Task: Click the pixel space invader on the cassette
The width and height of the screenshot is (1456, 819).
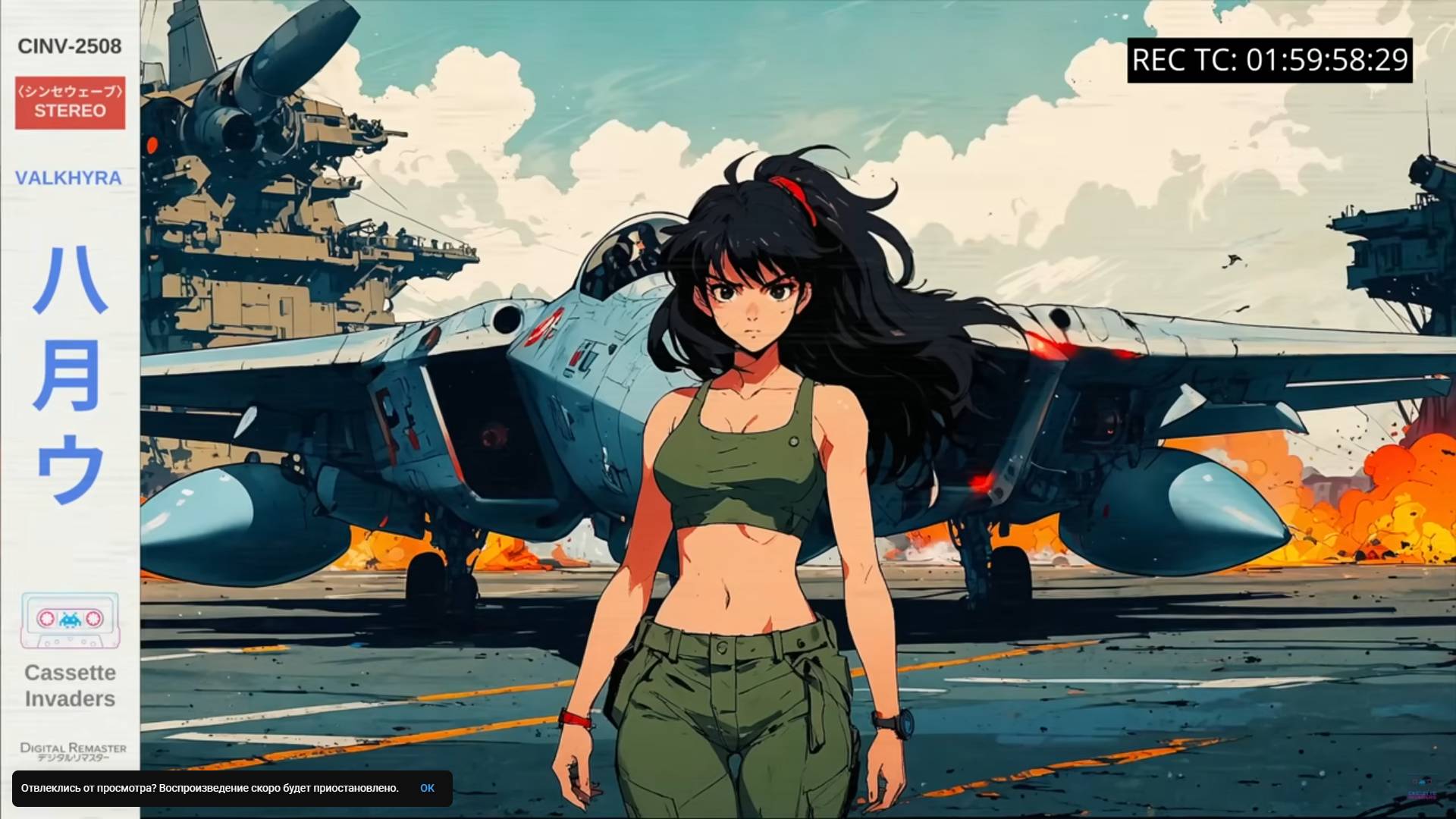Action: [x=69, y=619]
